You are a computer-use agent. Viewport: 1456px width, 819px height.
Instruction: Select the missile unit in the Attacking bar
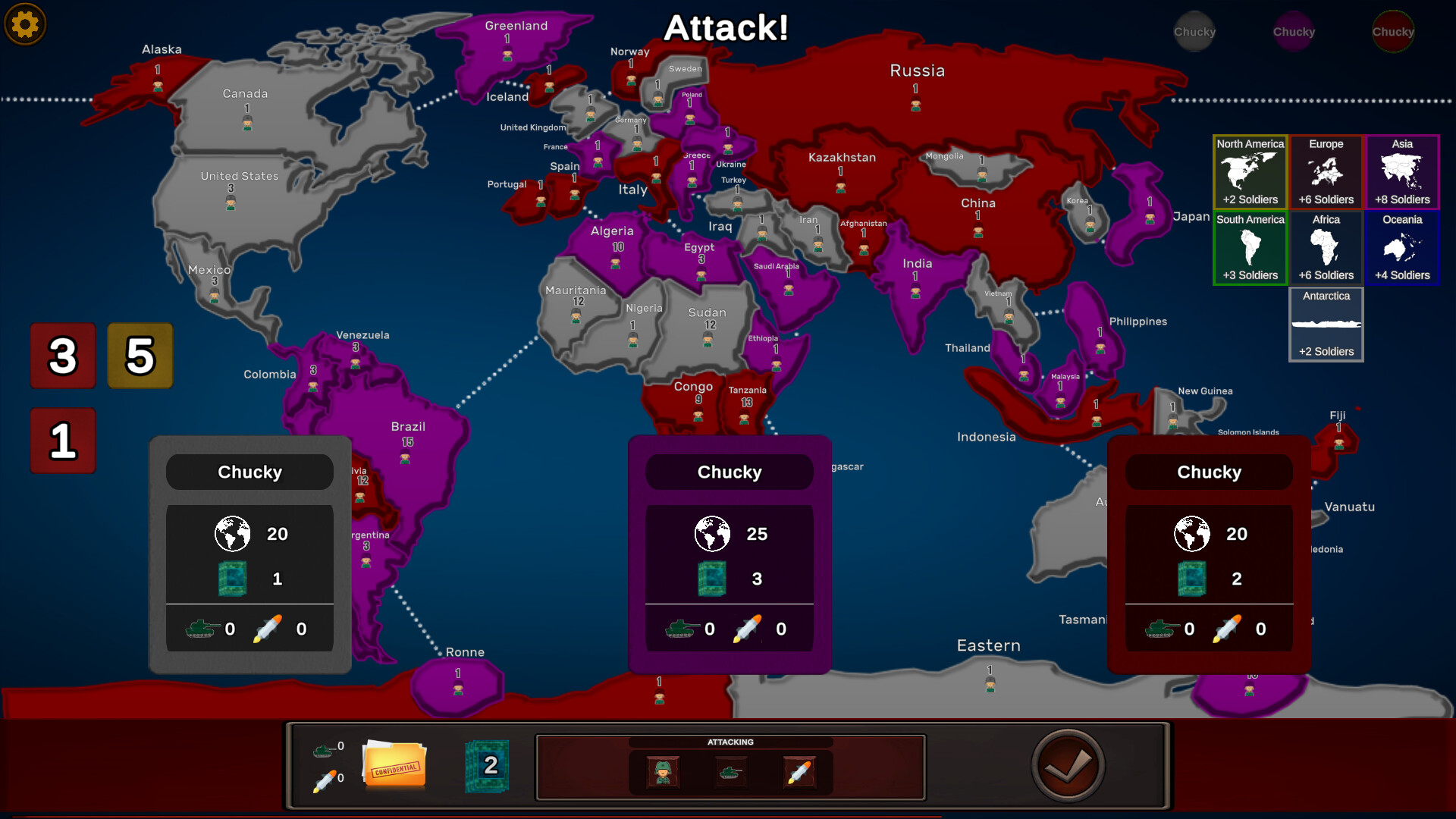pyautogui.click(x=800, y=772)
